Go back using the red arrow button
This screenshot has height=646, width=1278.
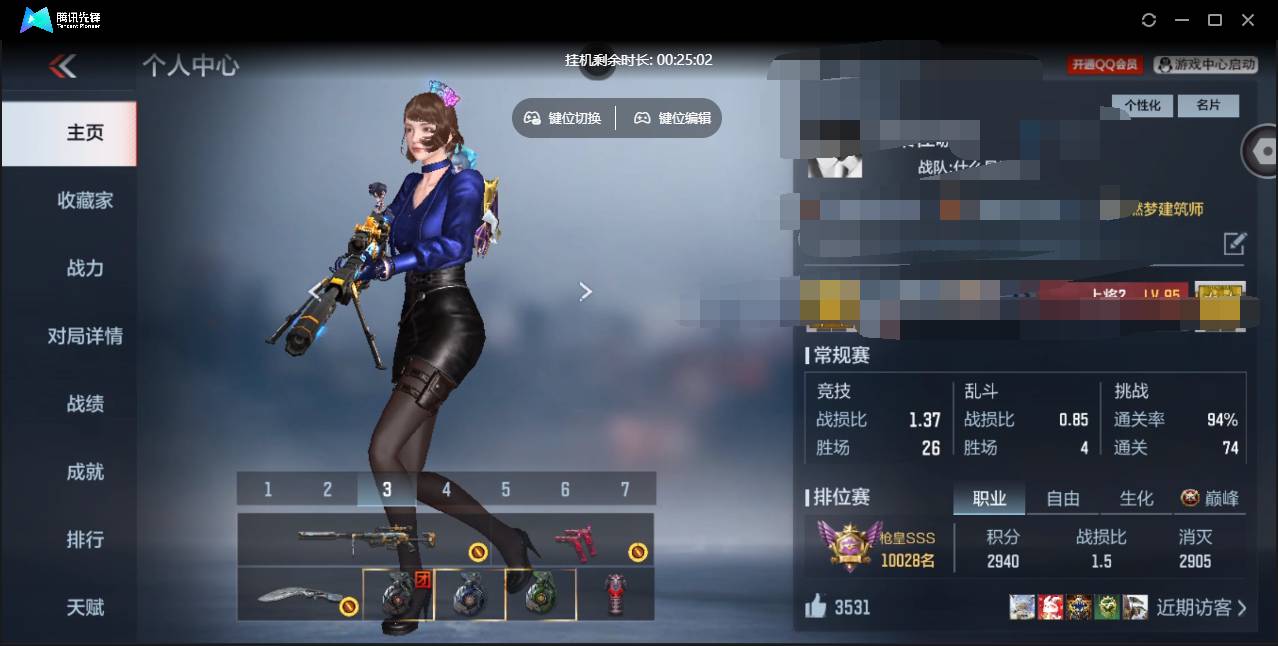point(63,66)
